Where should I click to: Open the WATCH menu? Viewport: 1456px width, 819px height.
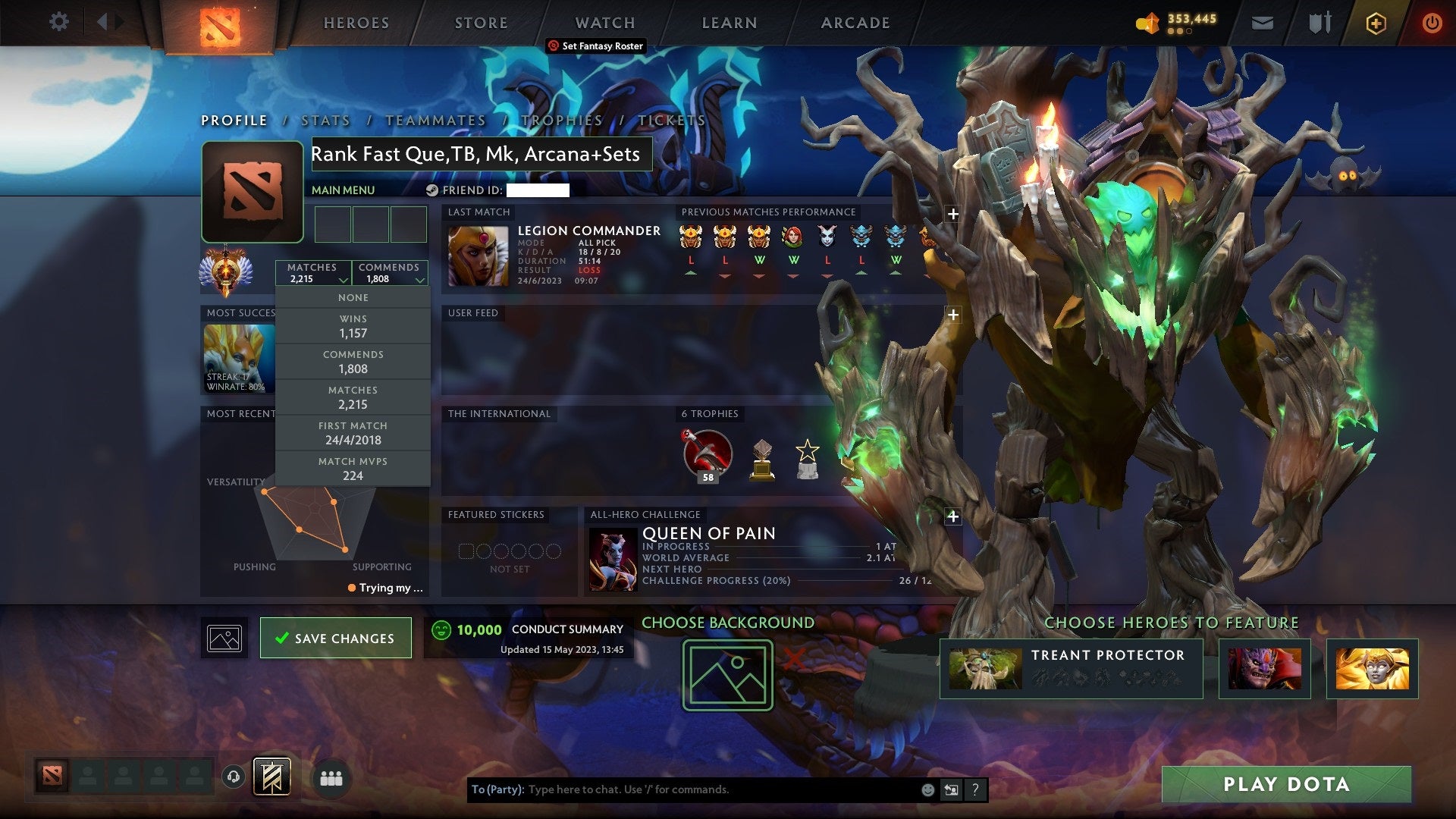coord(604,23)
